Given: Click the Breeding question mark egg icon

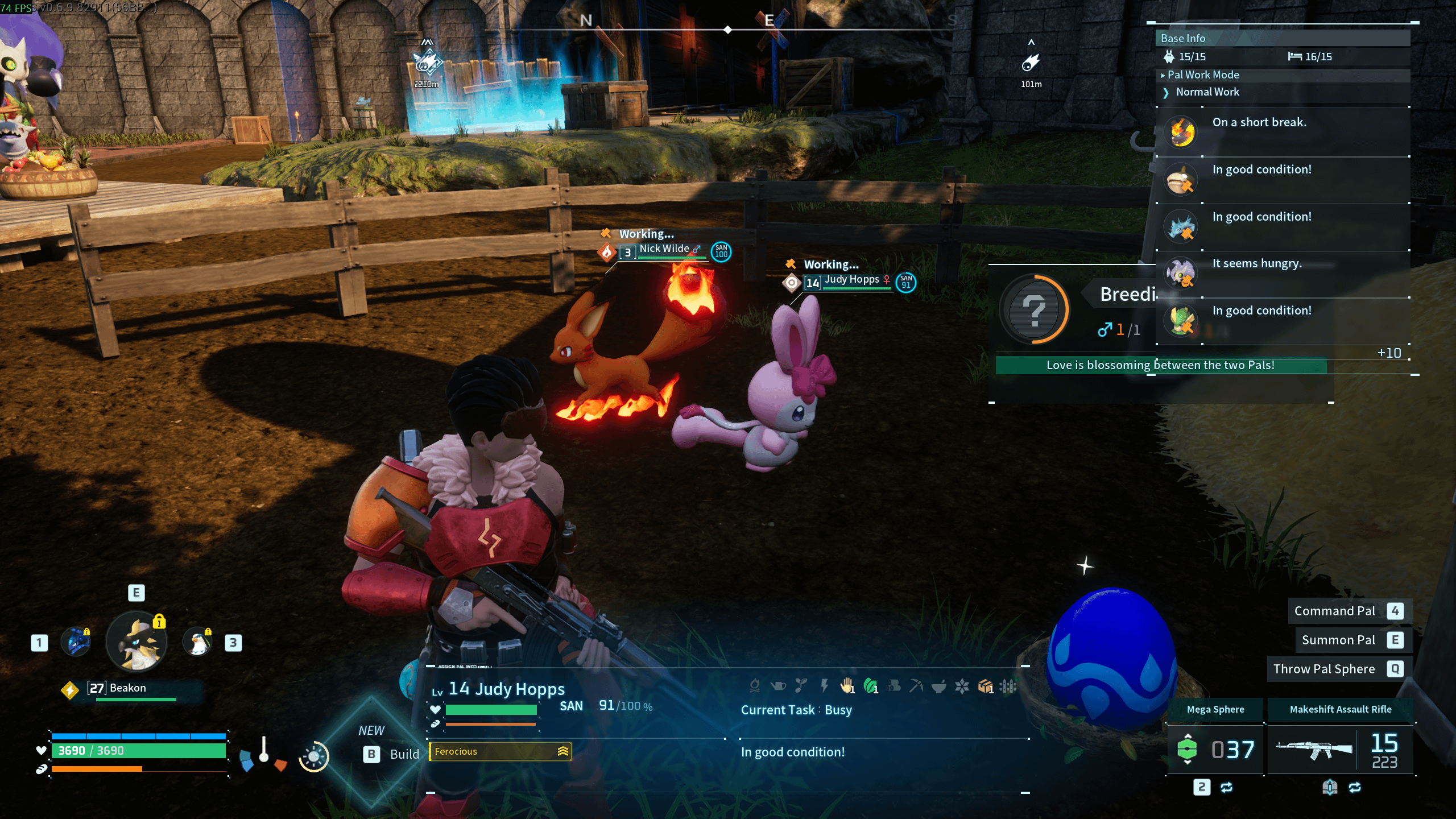Looking at the screenshot, I should [x=1034, y=310].
